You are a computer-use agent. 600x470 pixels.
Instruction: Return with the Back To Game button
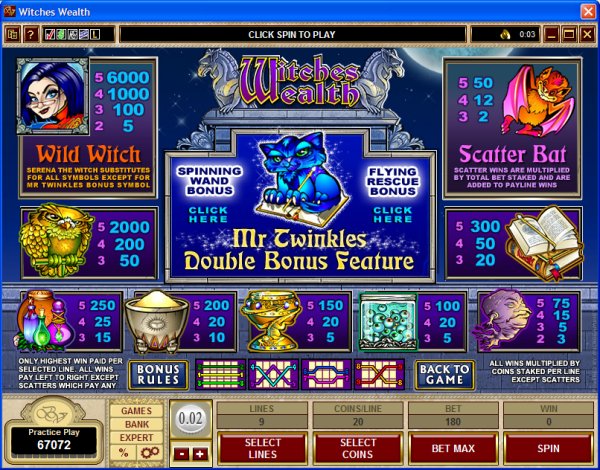coord(444,375)
